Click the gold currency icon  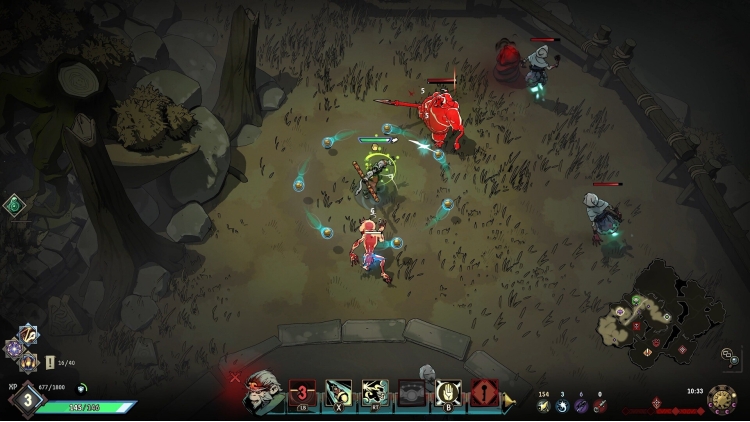[x=544, y=406]
